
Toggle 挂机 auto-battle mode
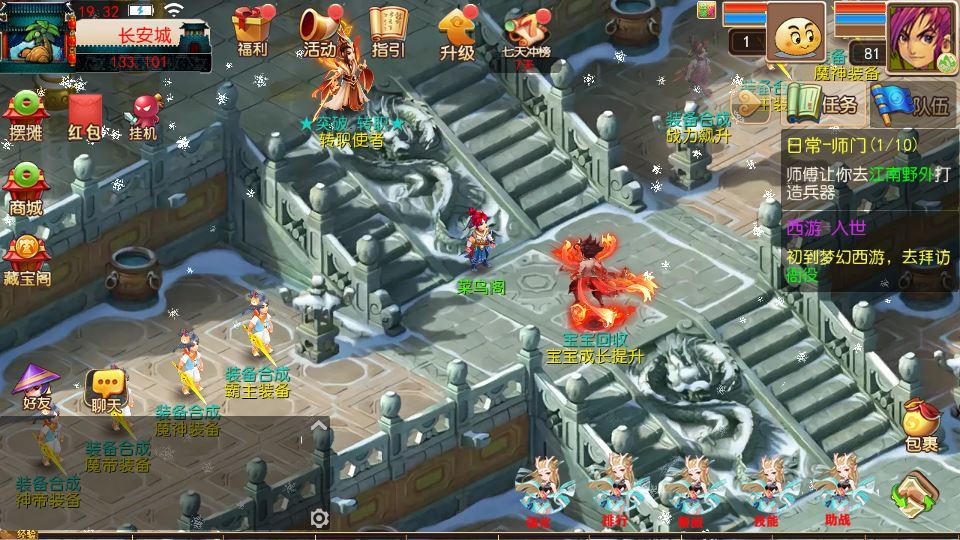click(144, 115)
